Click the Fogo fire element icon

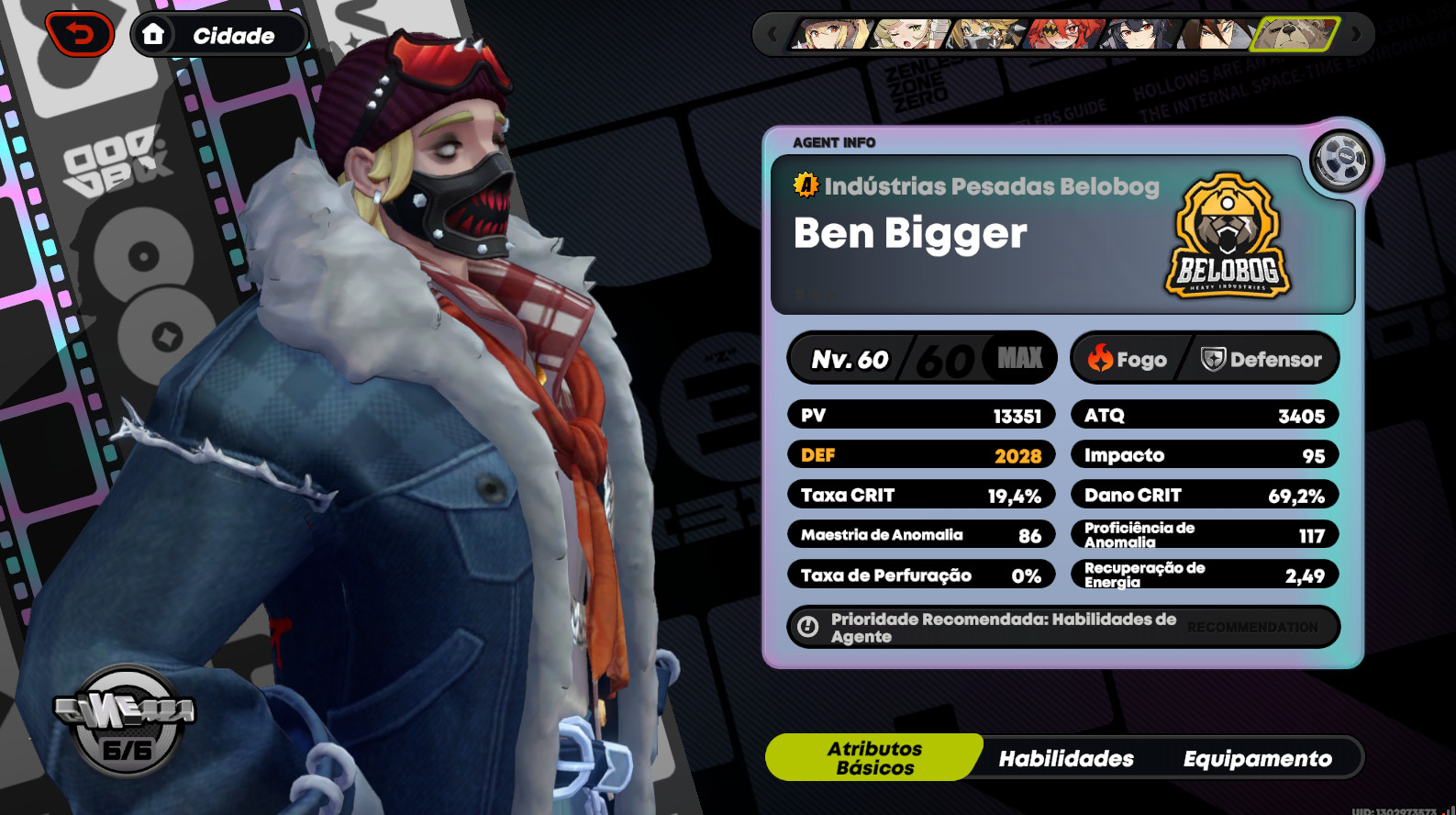pos(1101,358)
